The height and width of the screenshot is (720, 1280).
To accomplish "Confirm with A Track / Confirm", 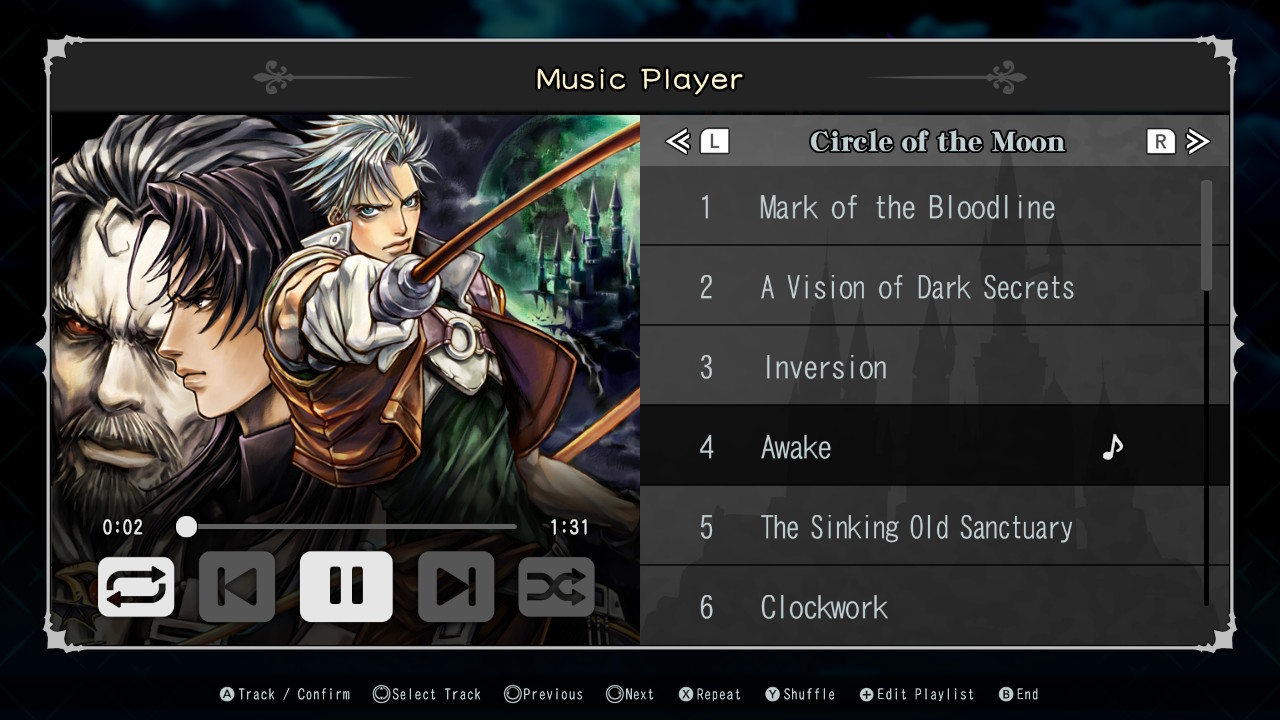I will point(284,693).
